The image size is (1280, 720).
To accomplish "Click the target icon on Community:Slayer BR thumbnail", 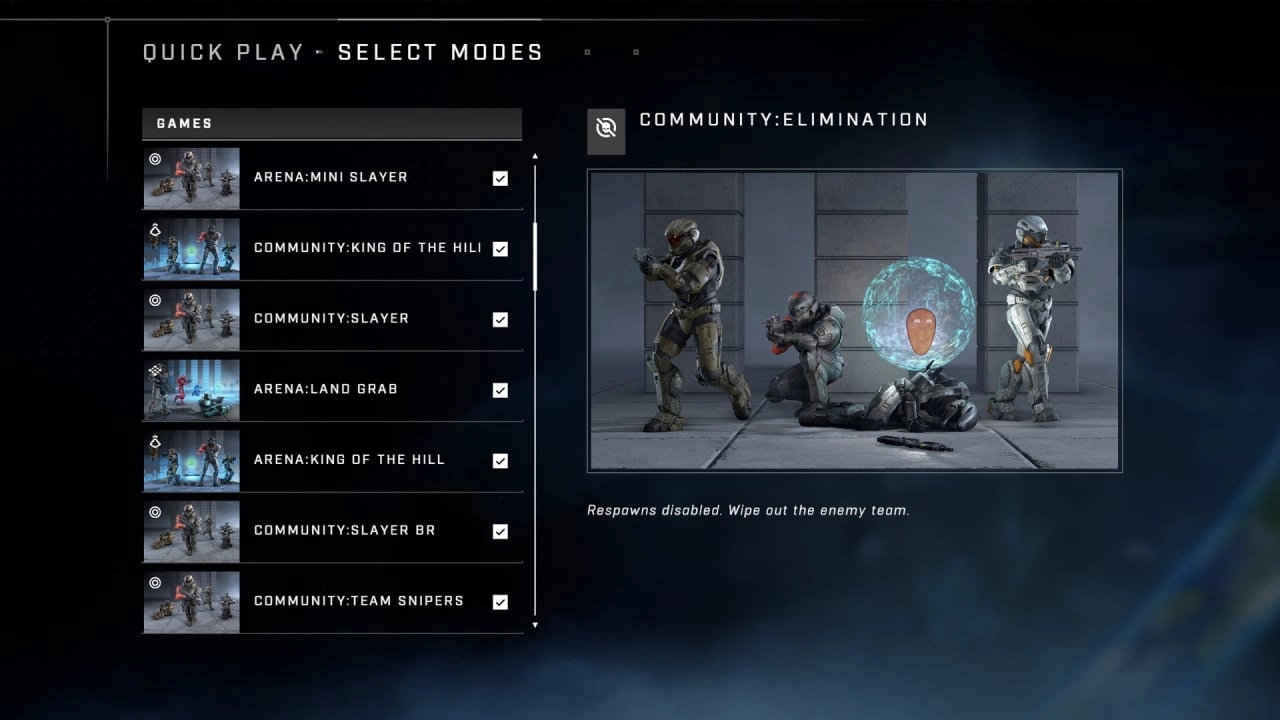I will click(153, 512).
